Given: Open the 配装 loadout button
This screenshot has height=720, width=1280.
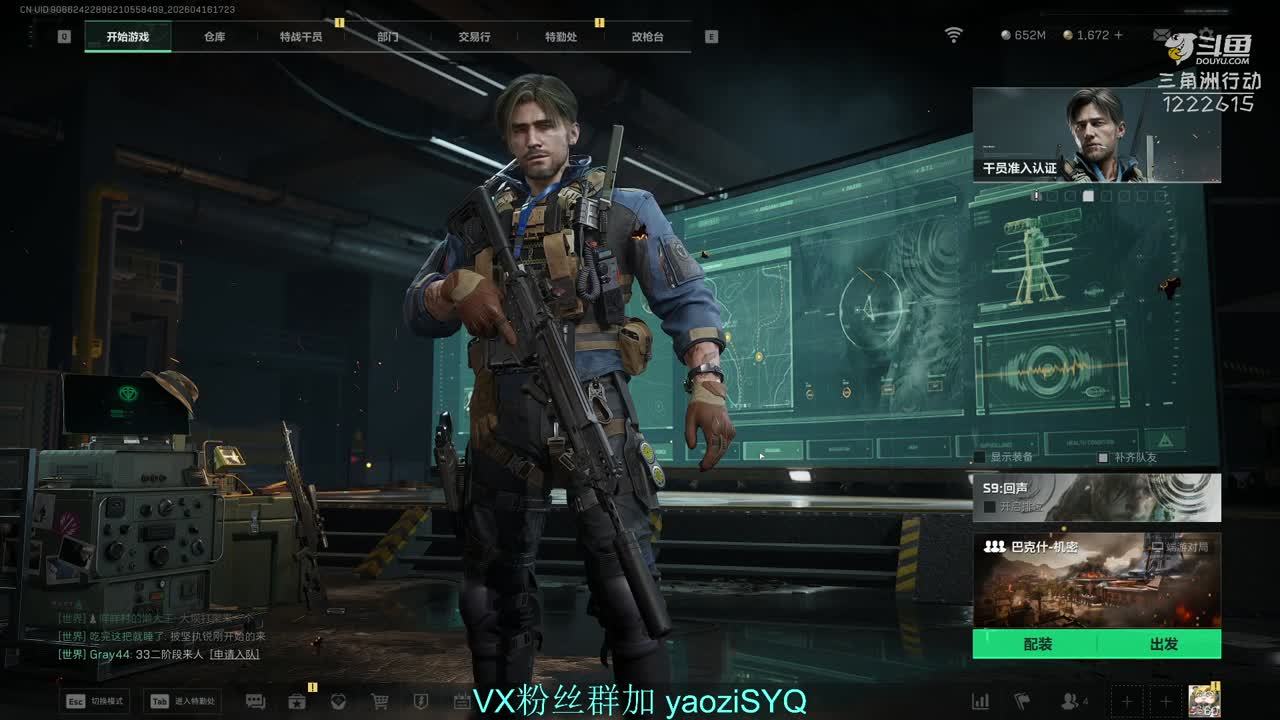Looking at the screenshot, I should (x=1037, y=644).
